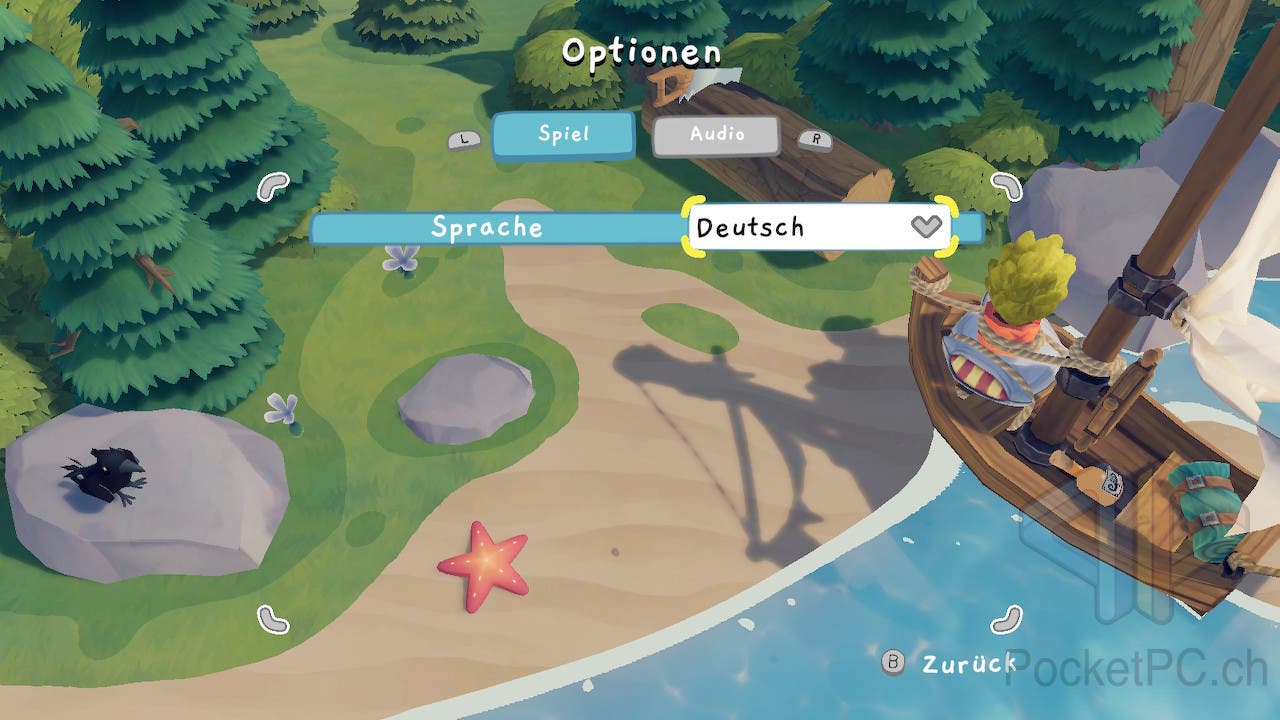Open the Audio options tab
This screenshot has width=1280, height=720.
pyautogui.click(x=716, y=135)
